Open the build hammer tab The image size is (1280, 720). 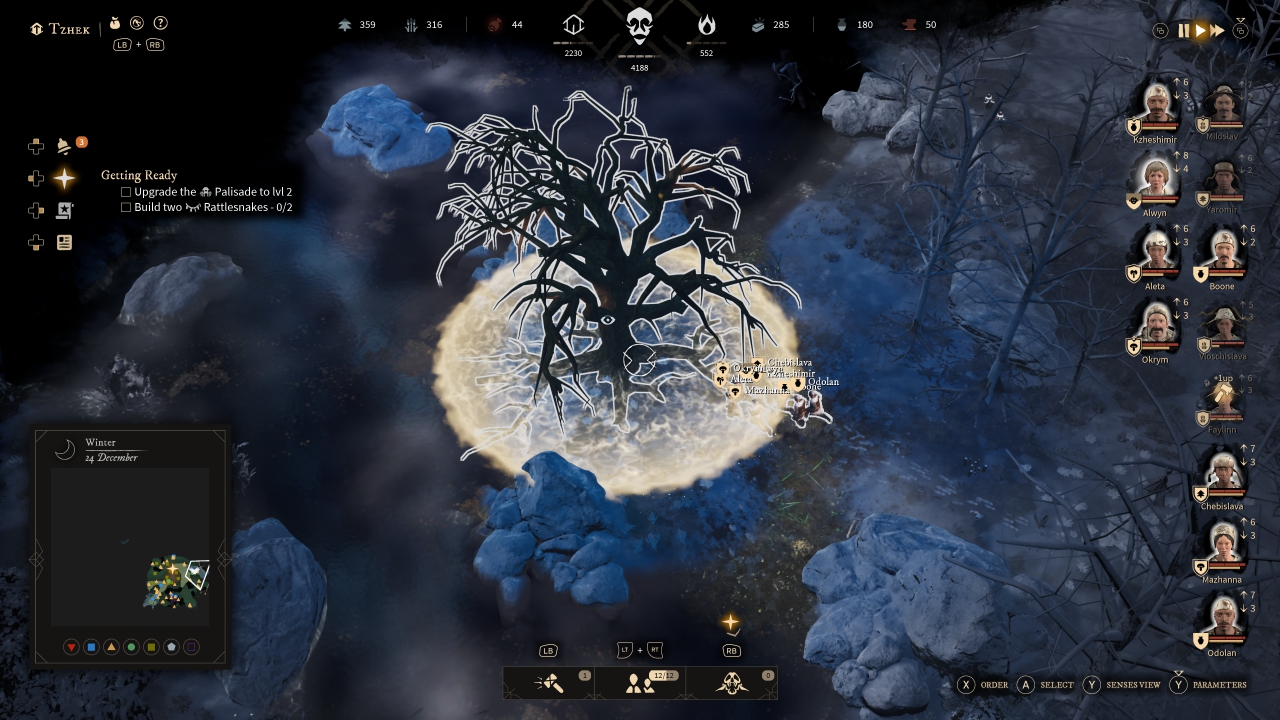pos(548,683)
